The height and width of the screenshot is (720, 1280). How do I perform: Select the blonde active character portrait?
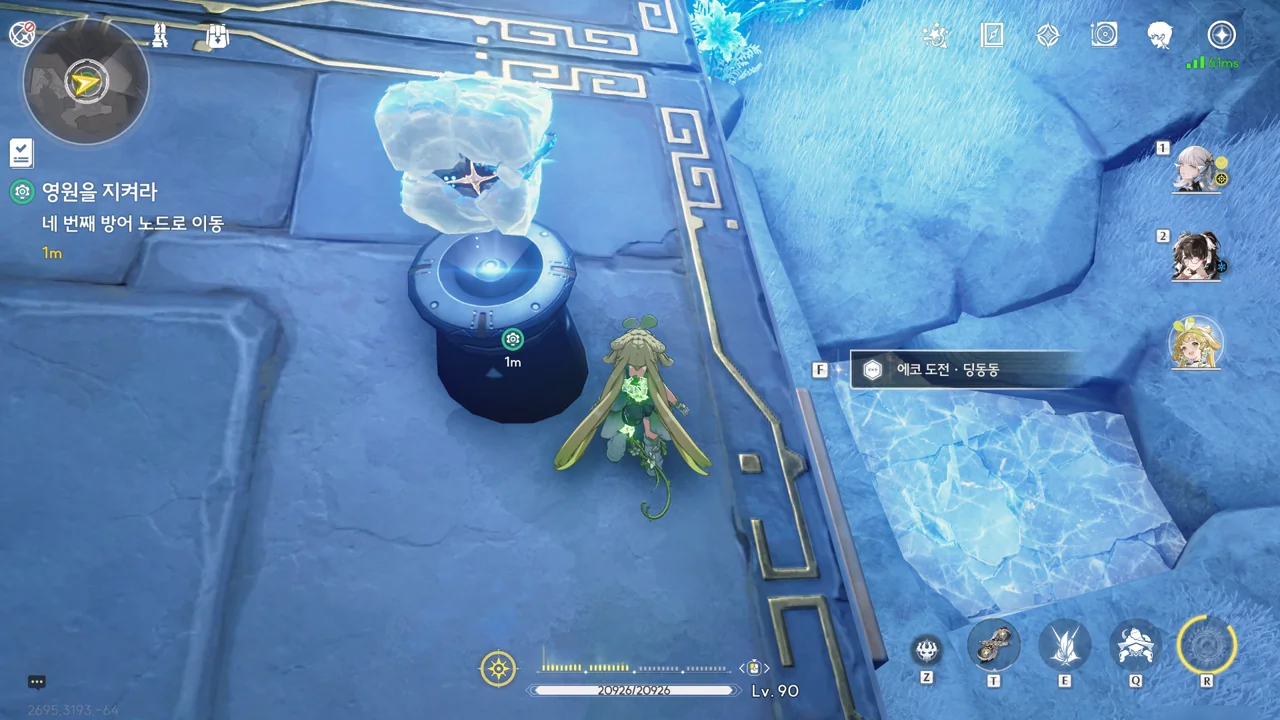pos(1195,343)
